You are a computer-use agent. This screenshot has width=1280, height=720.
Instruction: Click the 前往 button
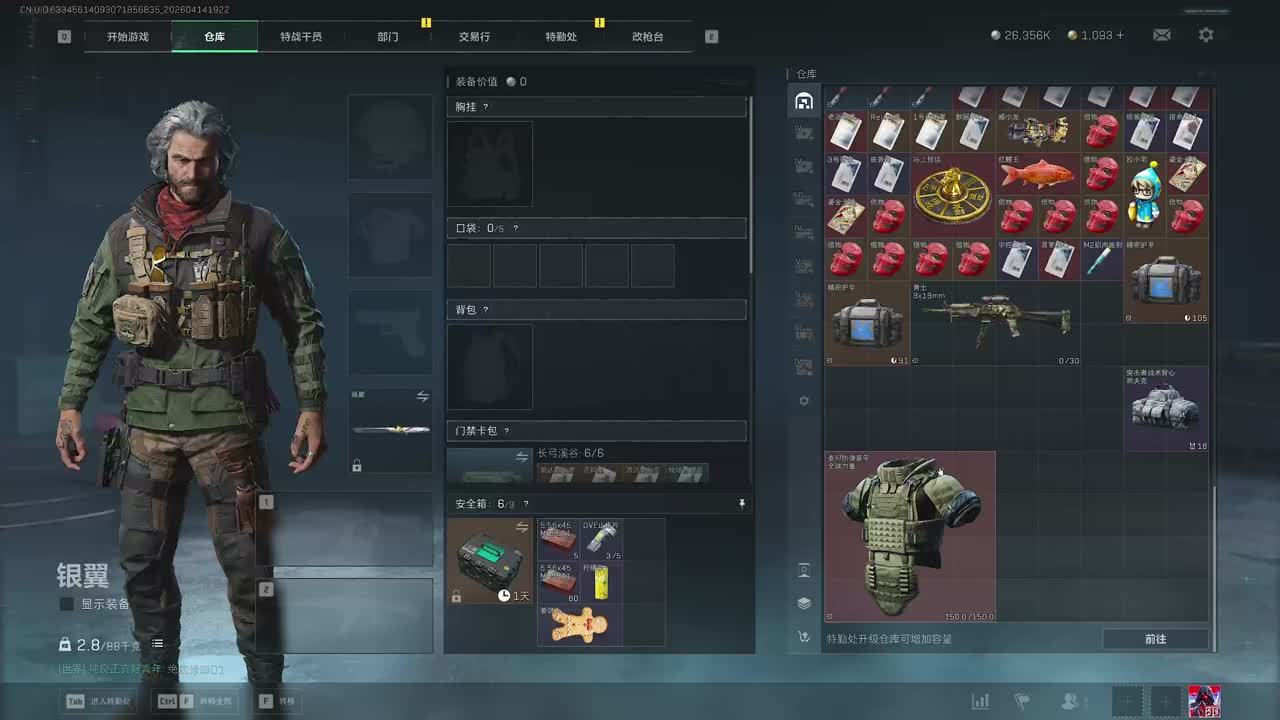(x=1155, y=639)
